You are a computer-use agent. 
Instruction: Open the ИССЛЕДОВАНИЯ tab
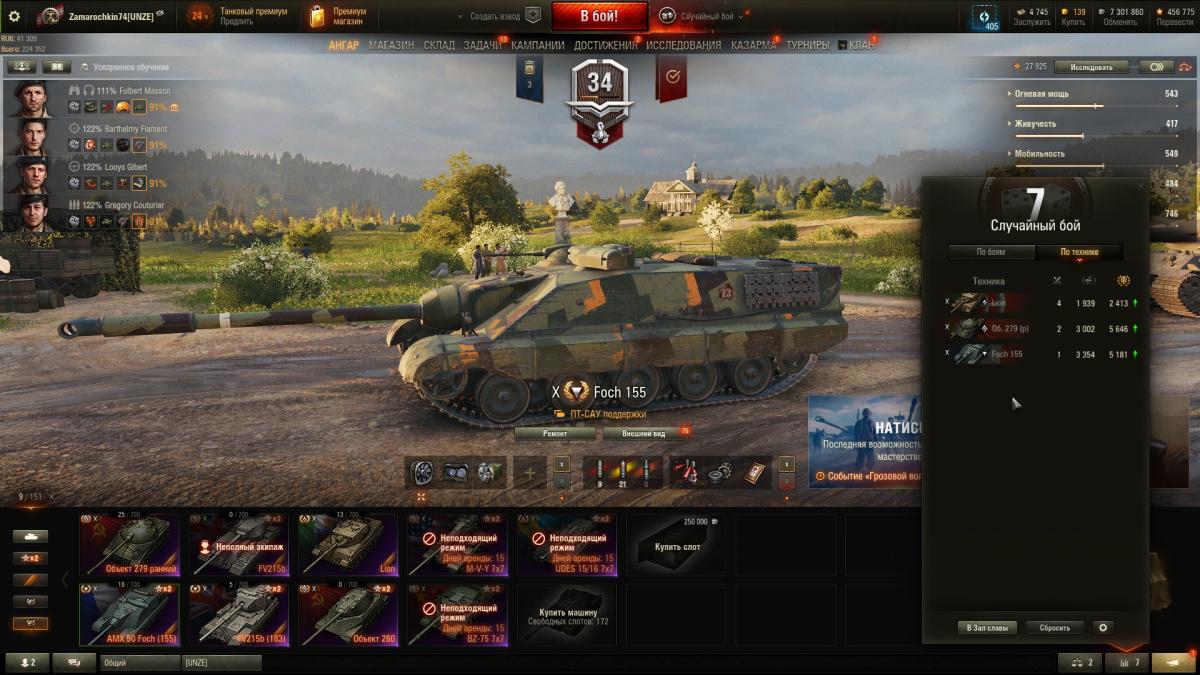point(683,45)
